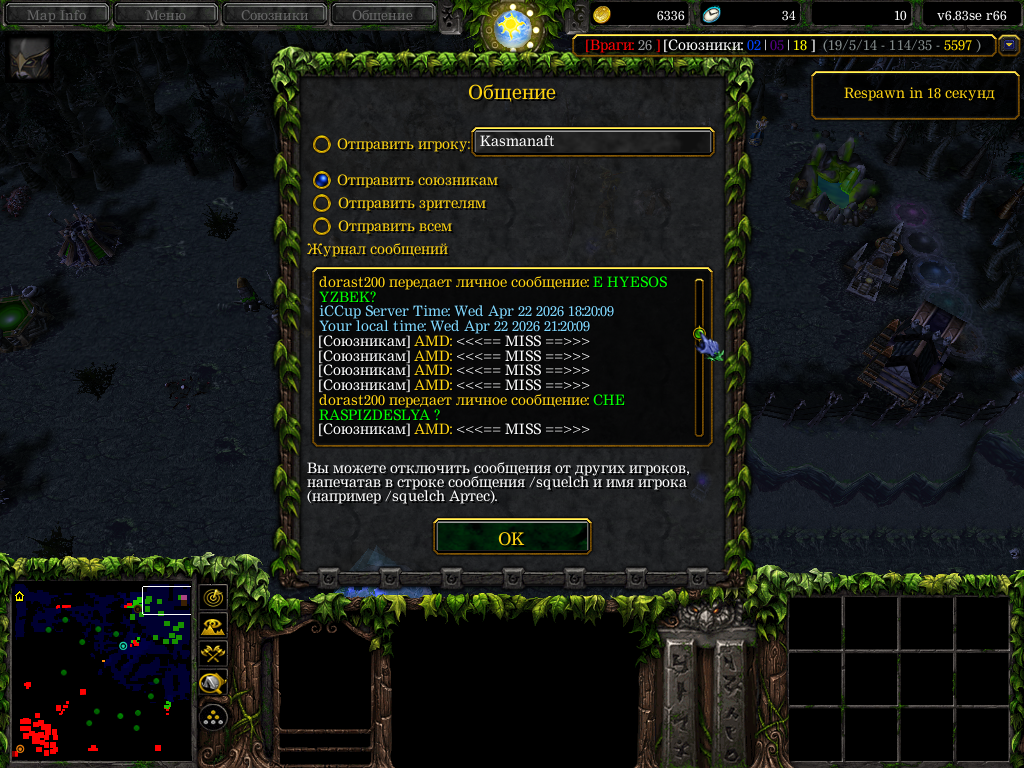Select the Отправить игроку radio option
1024x768 pixels.
(x=321, y=144)
